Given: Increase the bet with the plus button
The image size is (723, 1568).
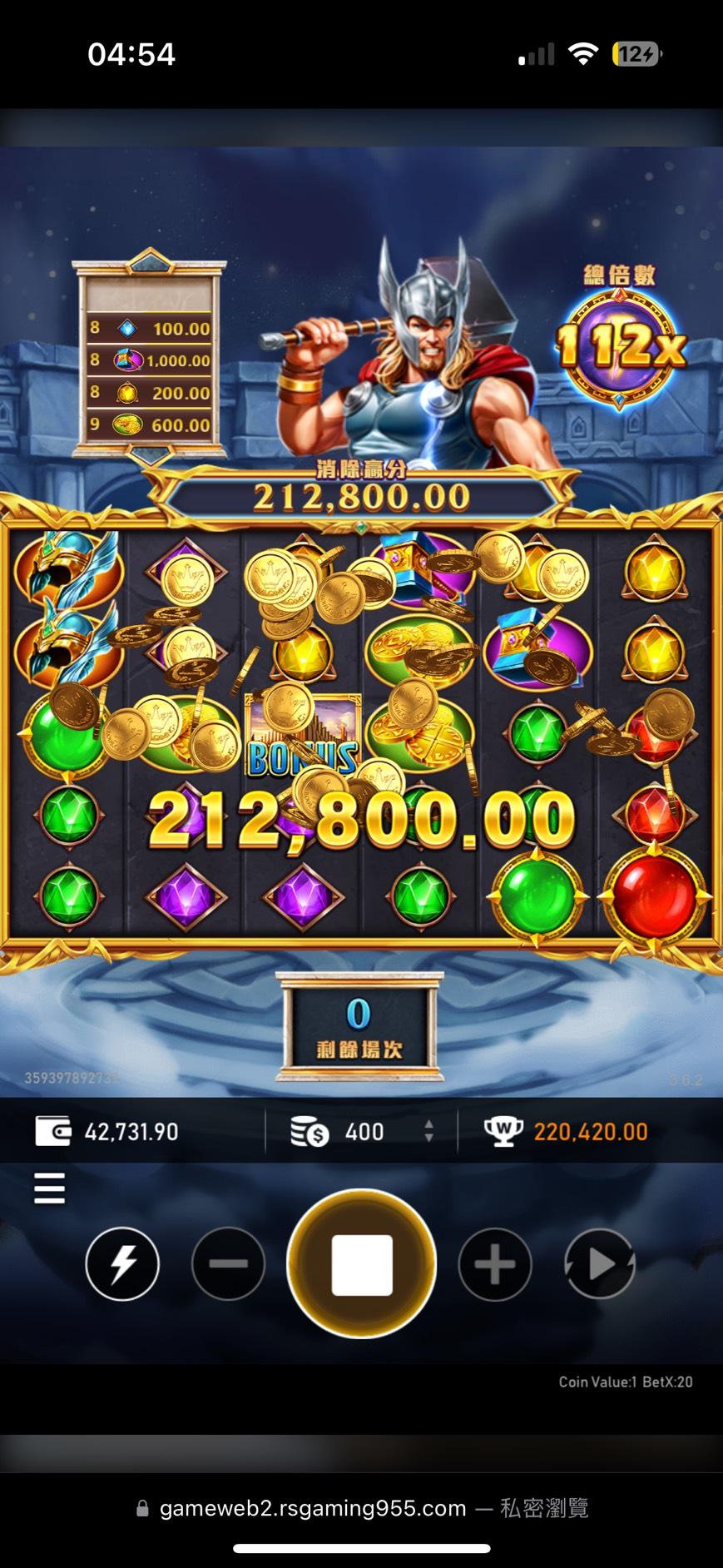Looking at the screenshot, I should [x=495, y=1264].
